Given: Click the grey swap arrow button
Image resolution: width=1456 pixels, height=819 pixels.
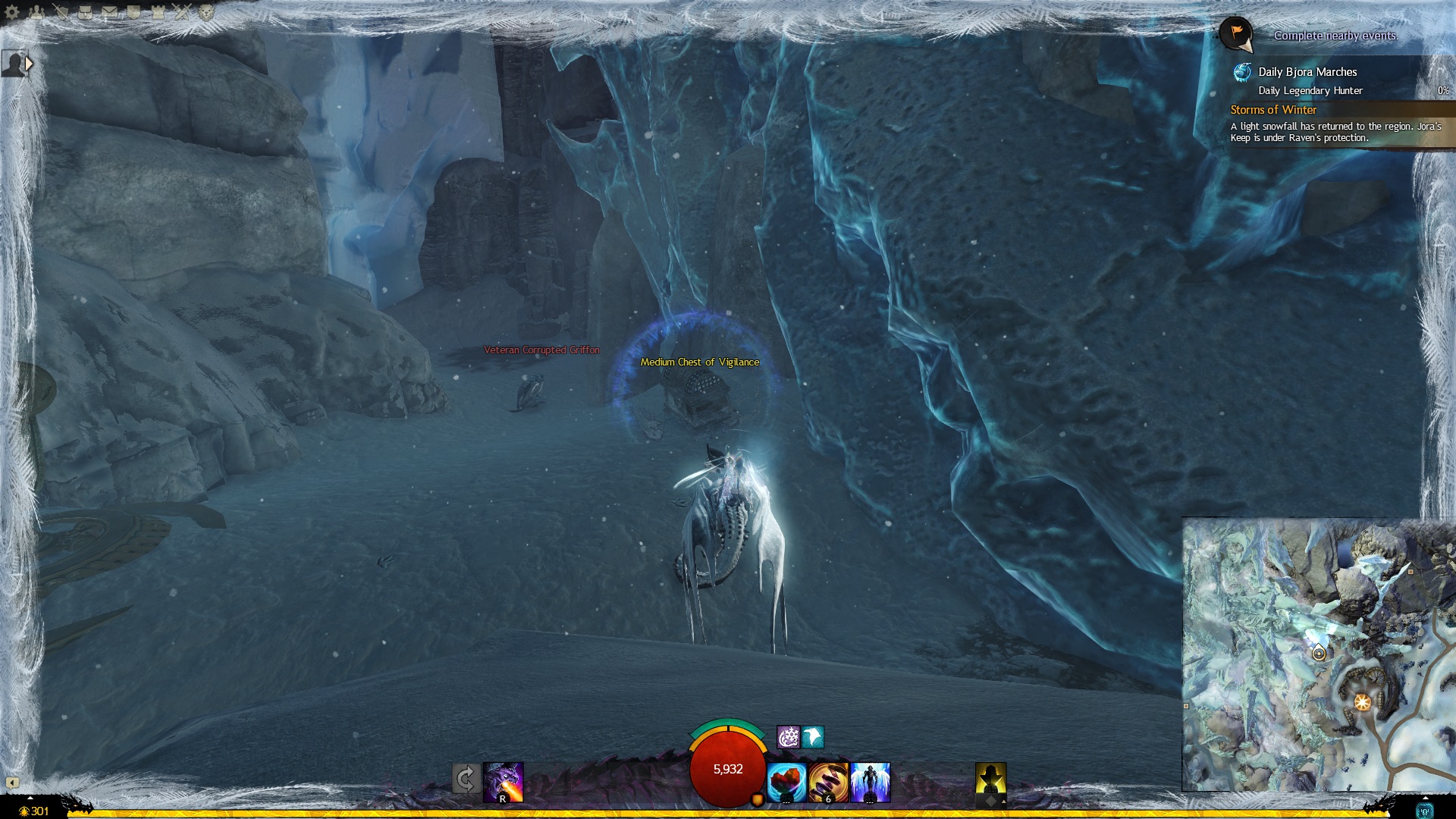Looking at the screenshot, I should tap(466, 779).
